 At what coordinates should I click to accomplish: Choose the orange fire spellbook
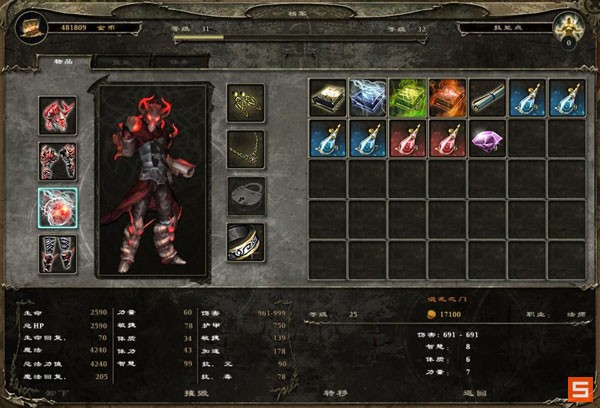(447, 97)
